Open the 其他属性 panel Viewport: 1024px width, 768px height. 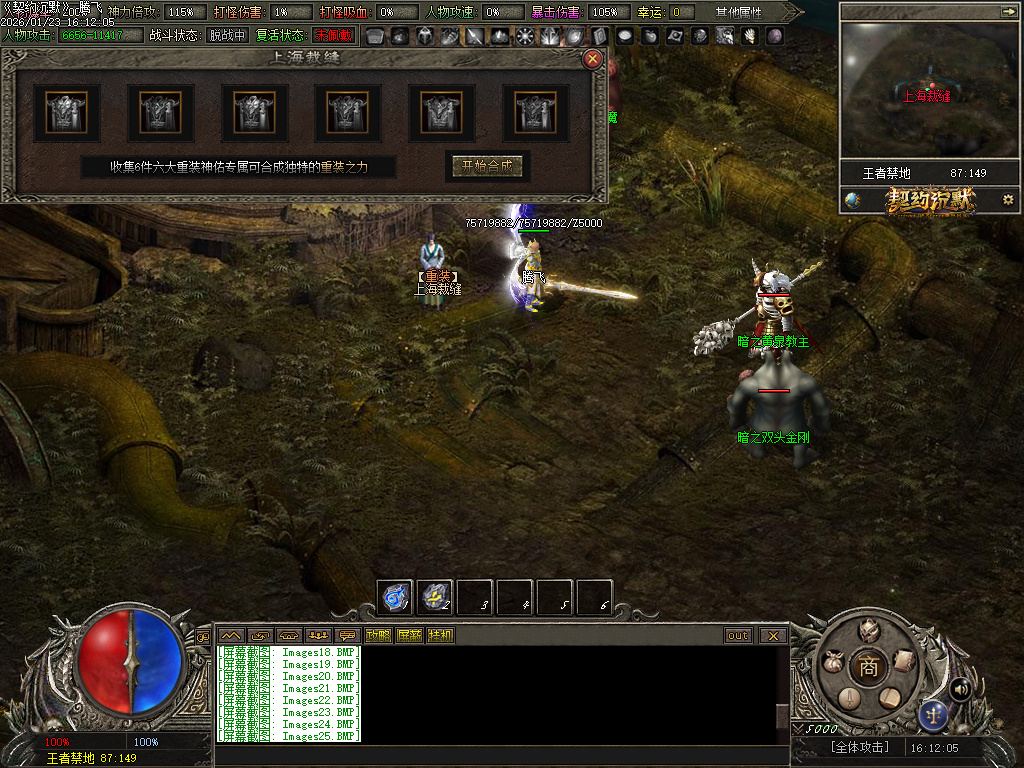click(x=738, y=12)
